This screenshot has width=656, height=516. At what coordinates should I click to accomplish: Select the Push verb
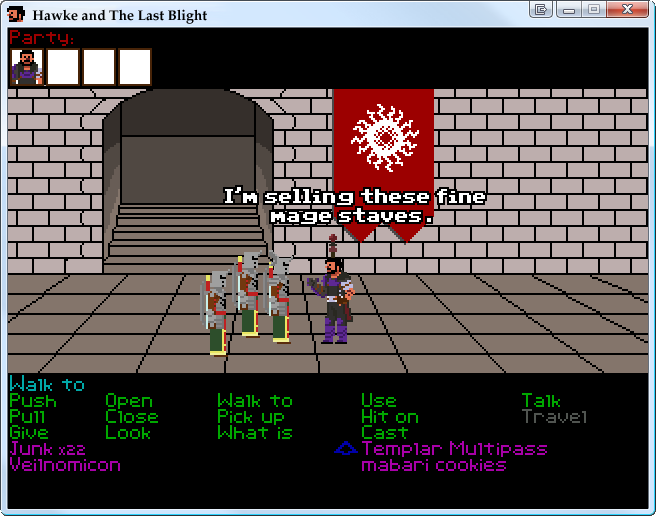tap(32, 401)
